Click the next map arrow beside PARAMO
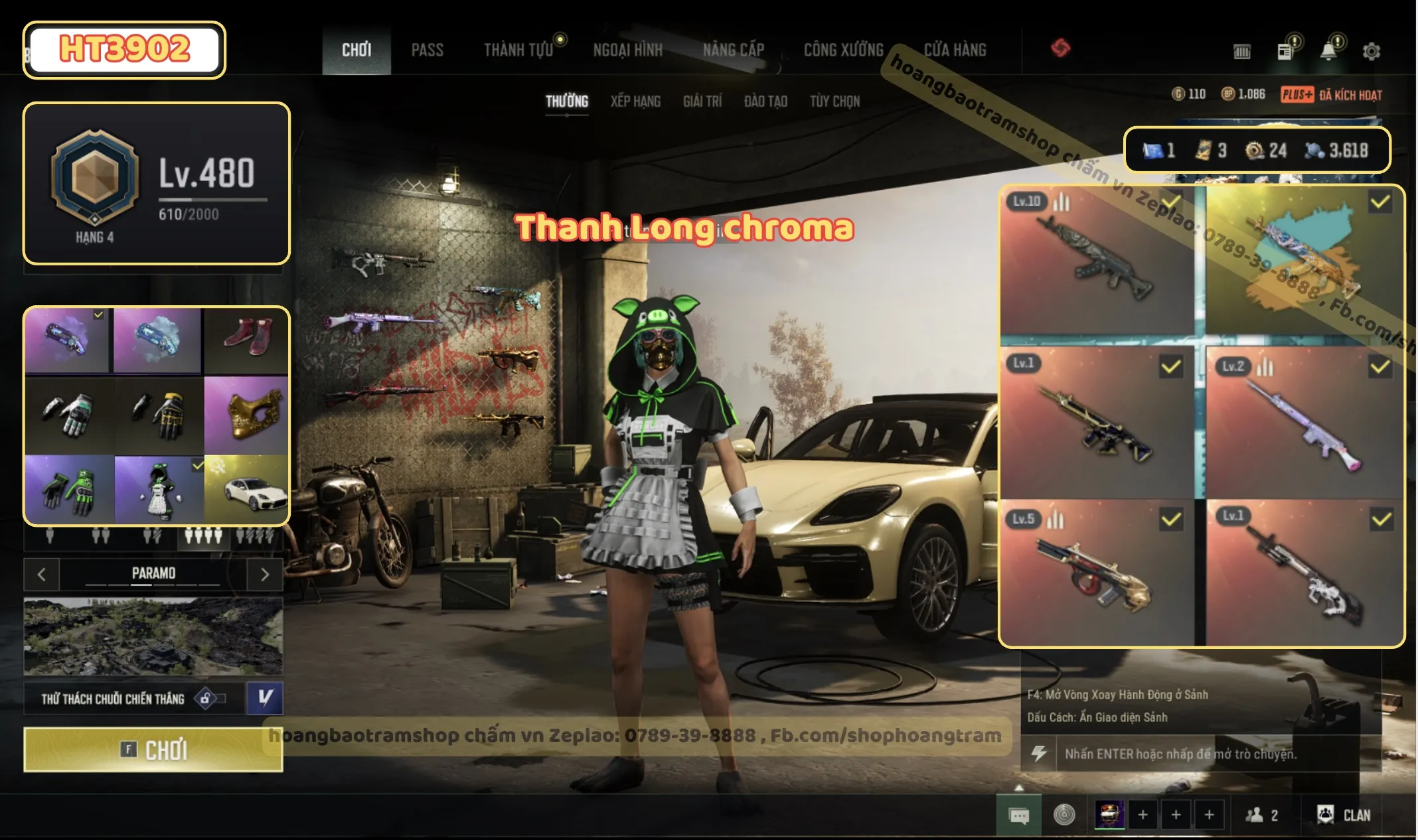Viewport: 1418px width, 840px height. (265, 575)
